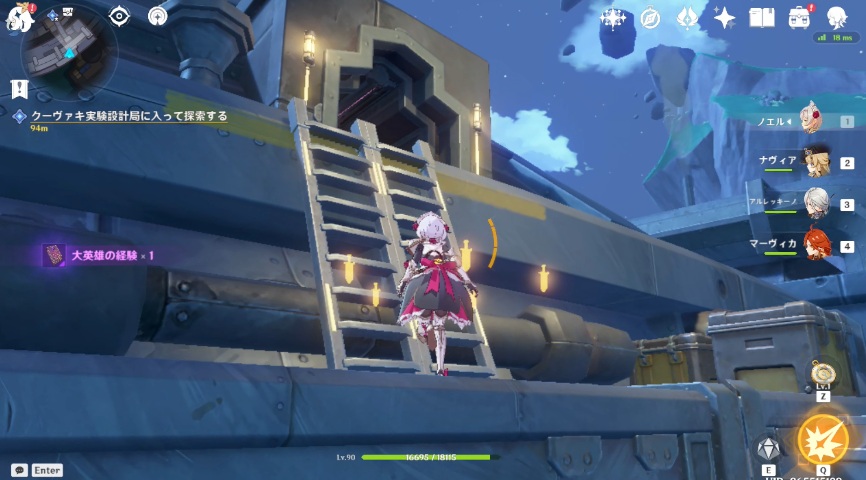Toggle the eye-shaped elemental sight icon
866x480 pixels.
(119, 16)
